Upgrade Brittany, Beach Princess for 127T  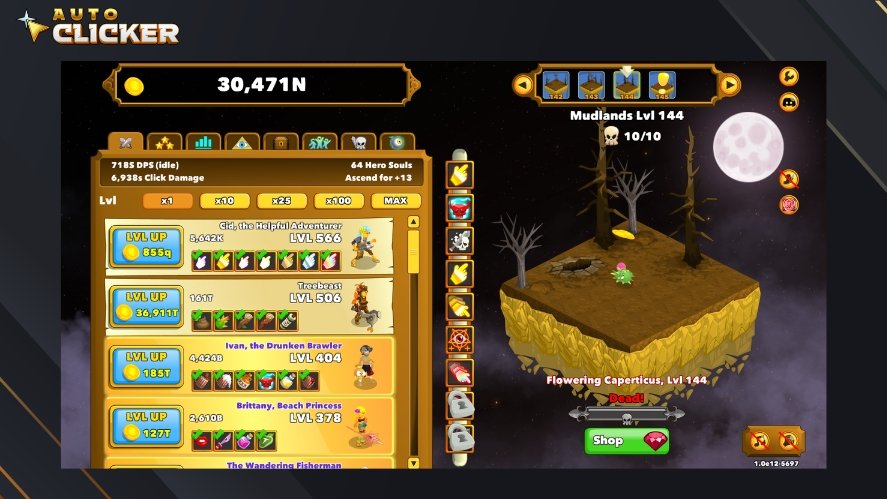click(149, 424)
